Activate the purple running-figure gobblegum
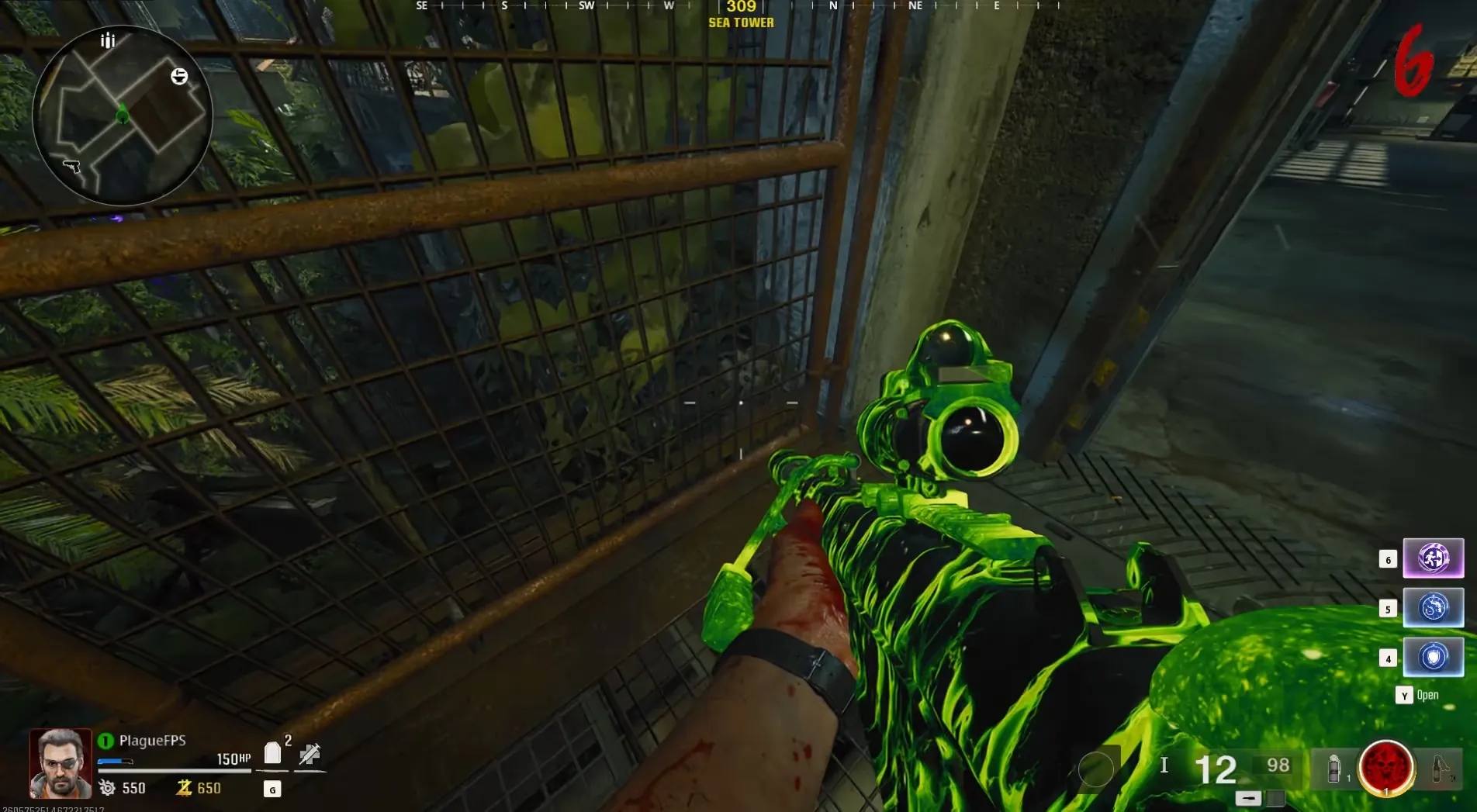The height and width of the screenshot is (812, 1477). tap(1433, 558)
